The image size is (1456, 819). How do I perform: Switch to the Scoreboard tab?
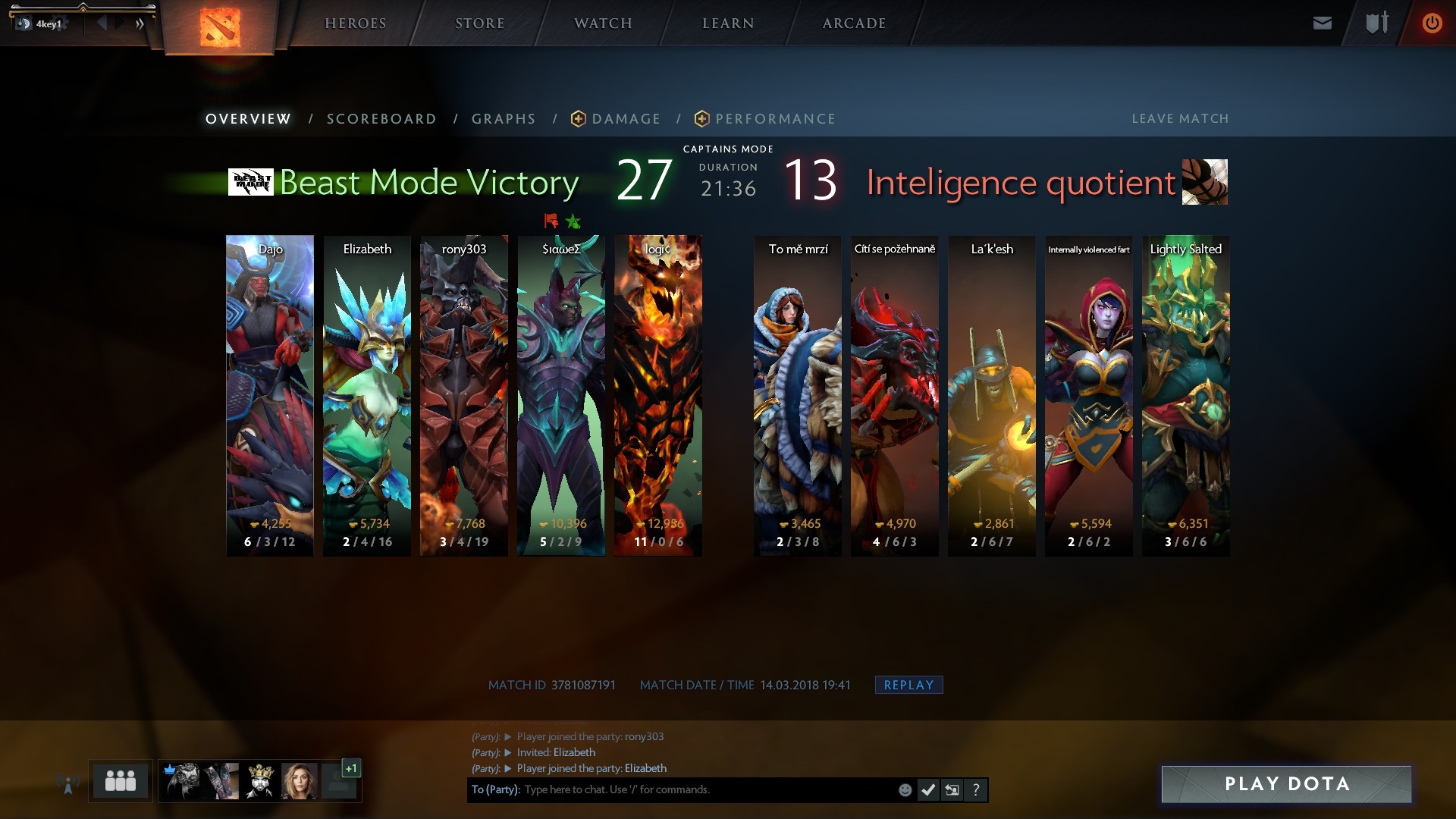[381, 119]
